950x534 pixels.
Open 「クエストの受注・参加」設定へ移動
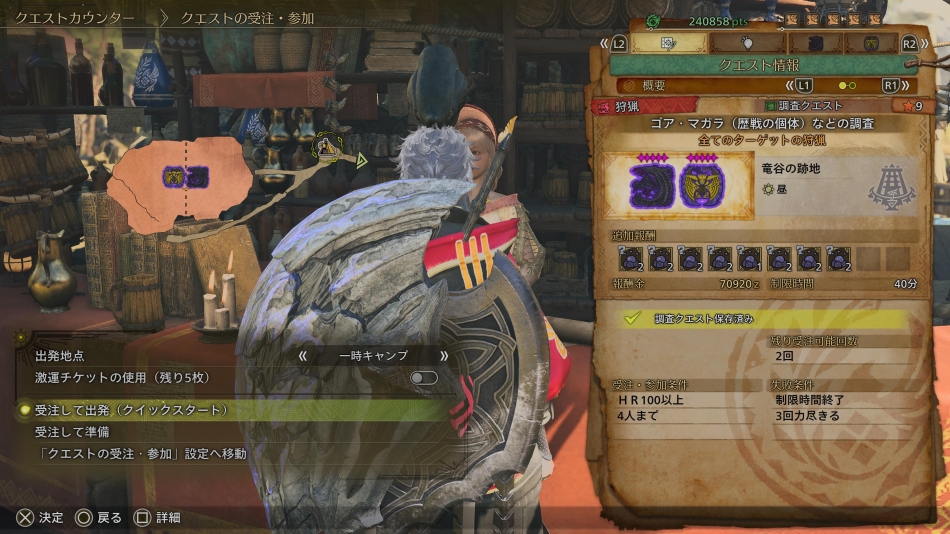pyautogui.click(x=140, y=454)
